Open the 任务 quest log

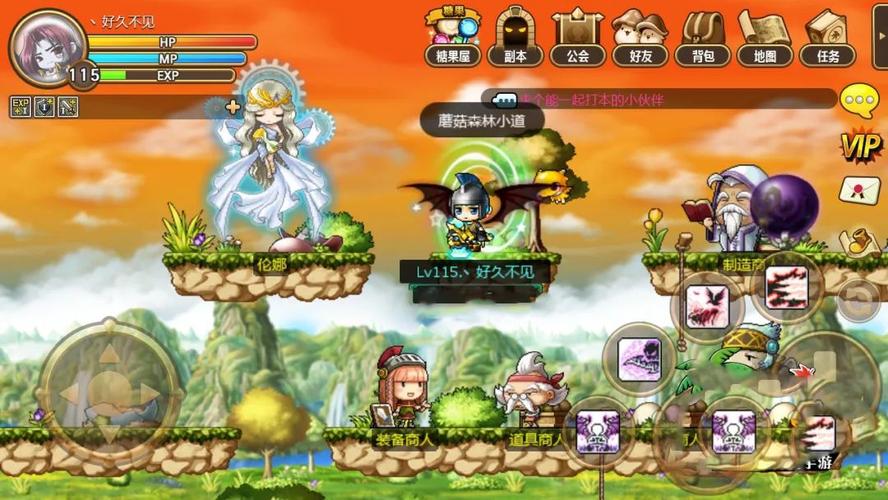827,36
